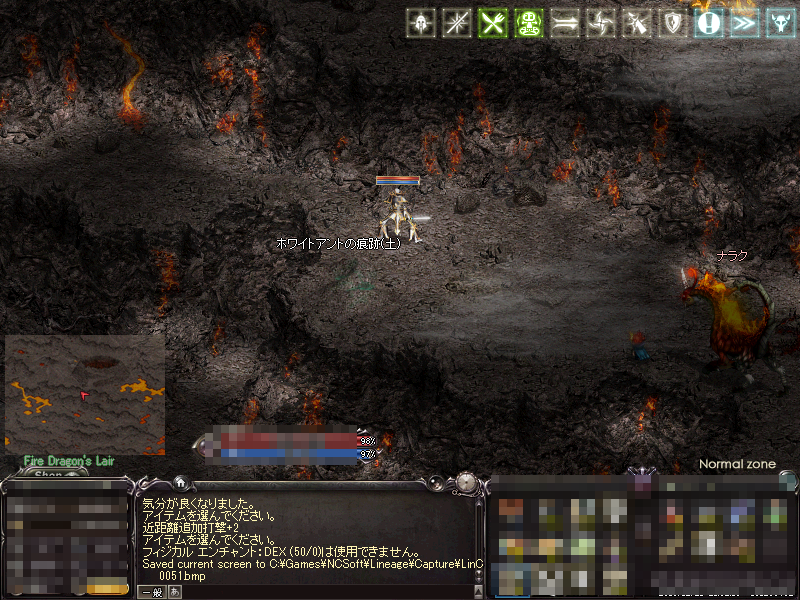The image size is (800, 600).
Task: Open the shield icon
Action: coord(673,23)
